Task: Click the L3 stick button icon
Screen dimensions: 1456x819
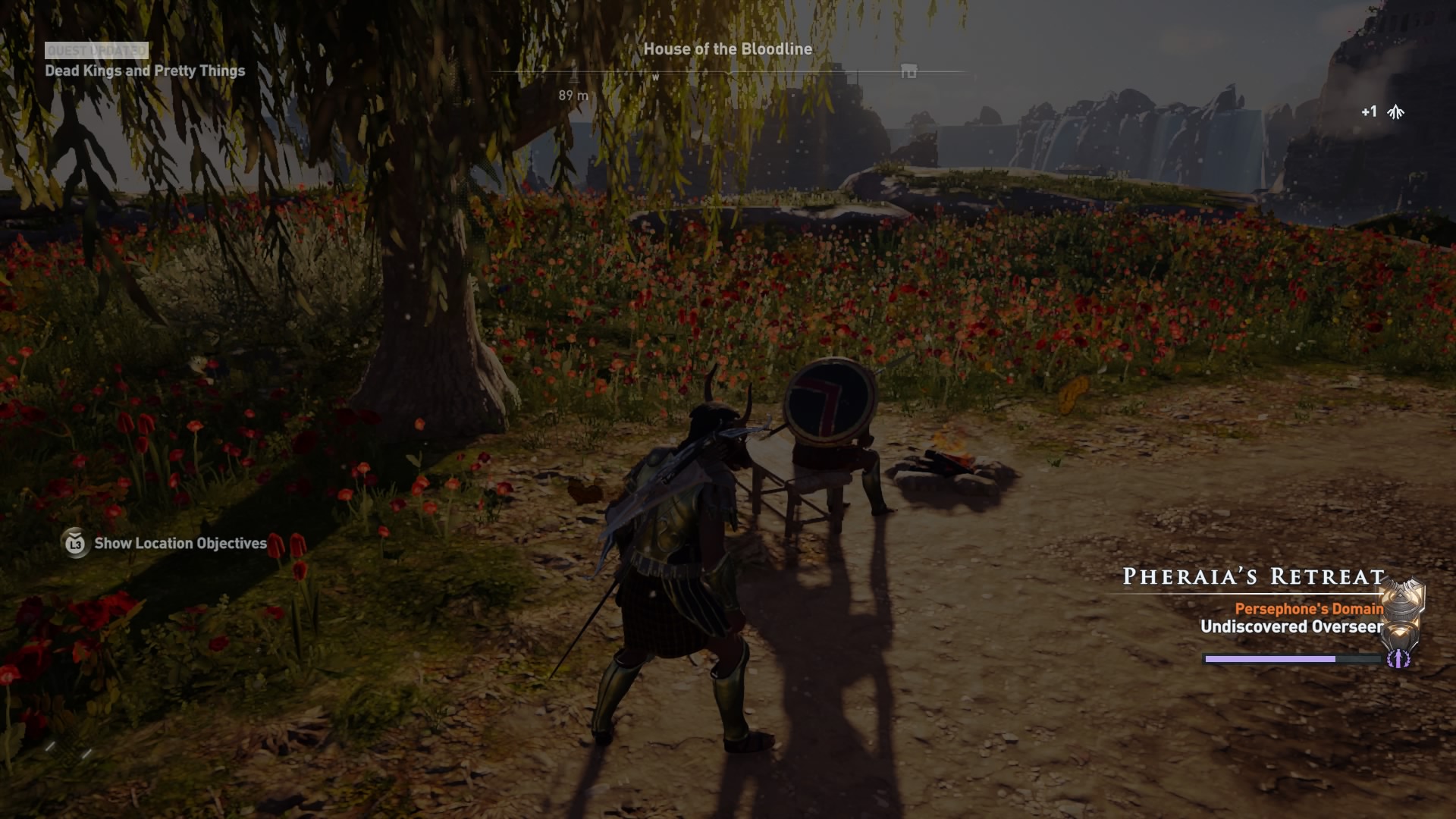Action: pos(74,543)
